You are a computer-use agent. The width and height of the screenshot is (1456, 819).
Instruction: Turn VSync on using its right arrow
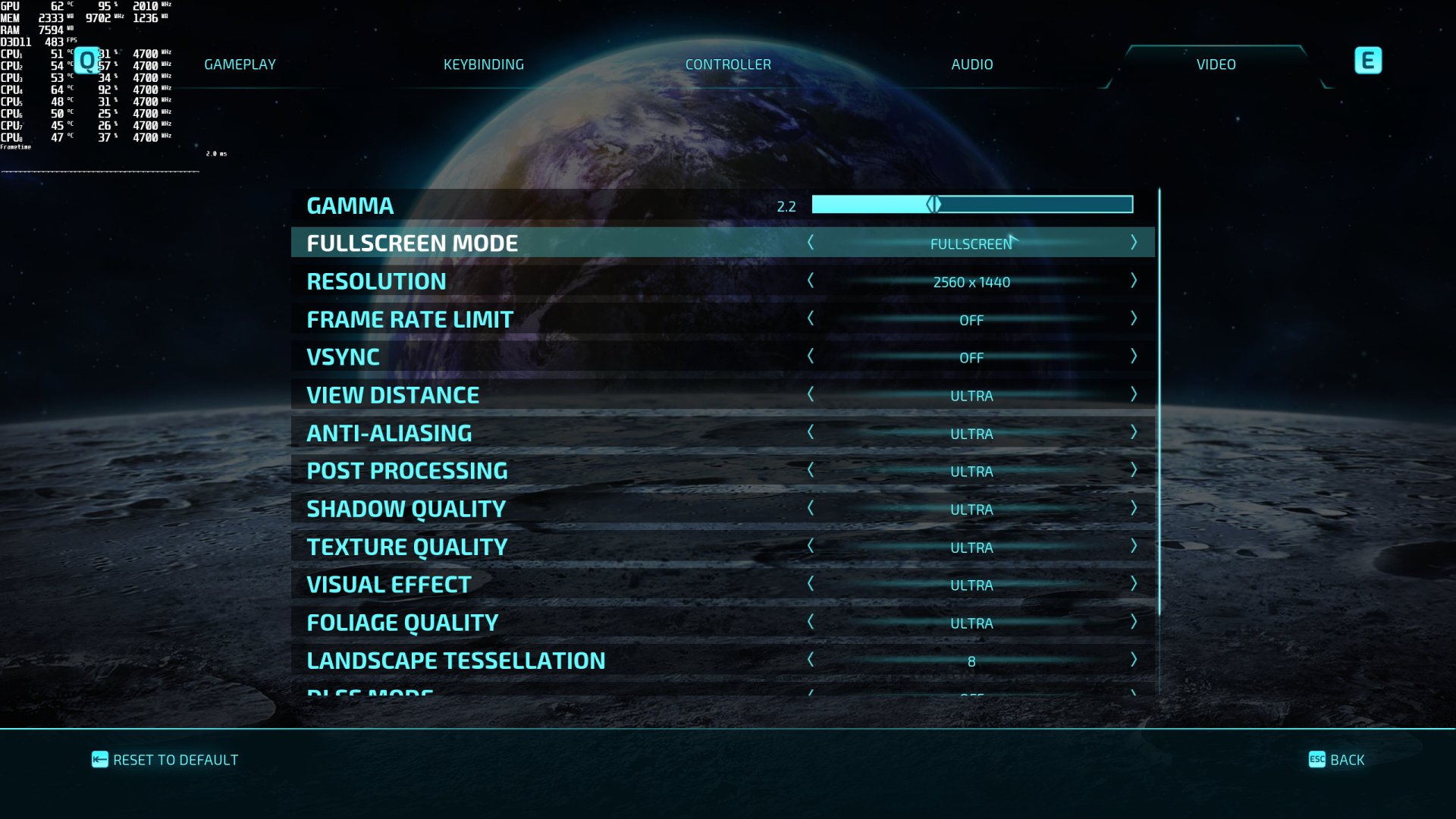coord(1134,356)
